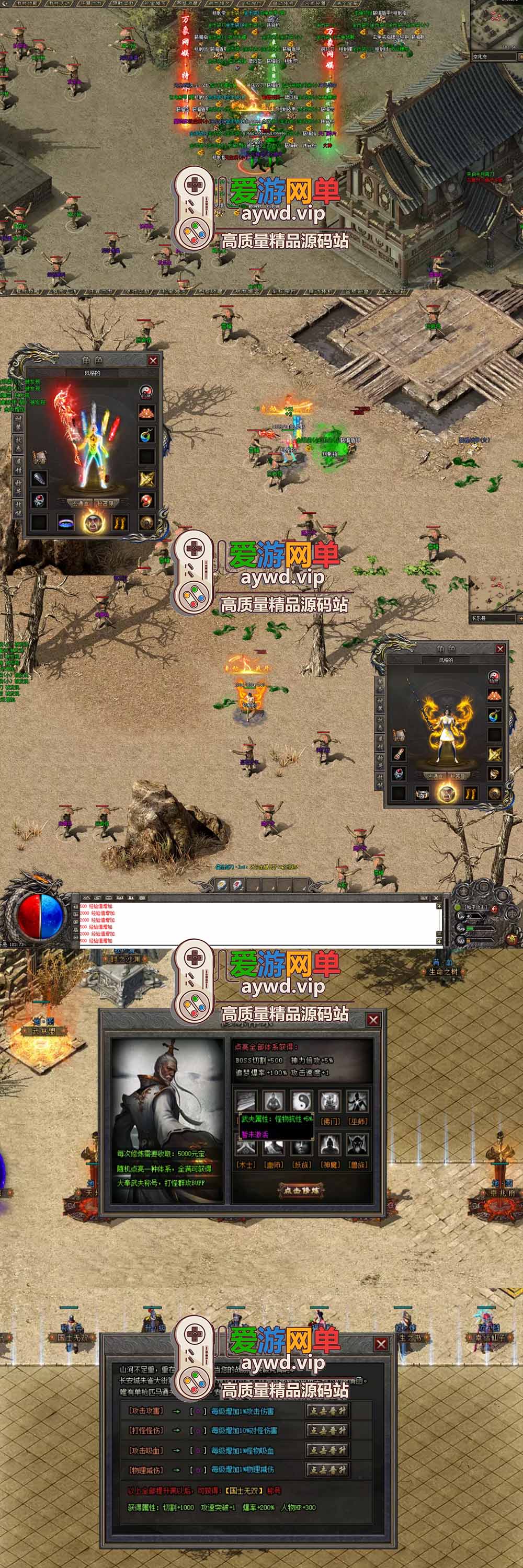The height and width of the screenshot is (1568, 523).
Task: Upgrade the 物理减伤 attribute with 点击晋升
Action: tap(327, 1469)
